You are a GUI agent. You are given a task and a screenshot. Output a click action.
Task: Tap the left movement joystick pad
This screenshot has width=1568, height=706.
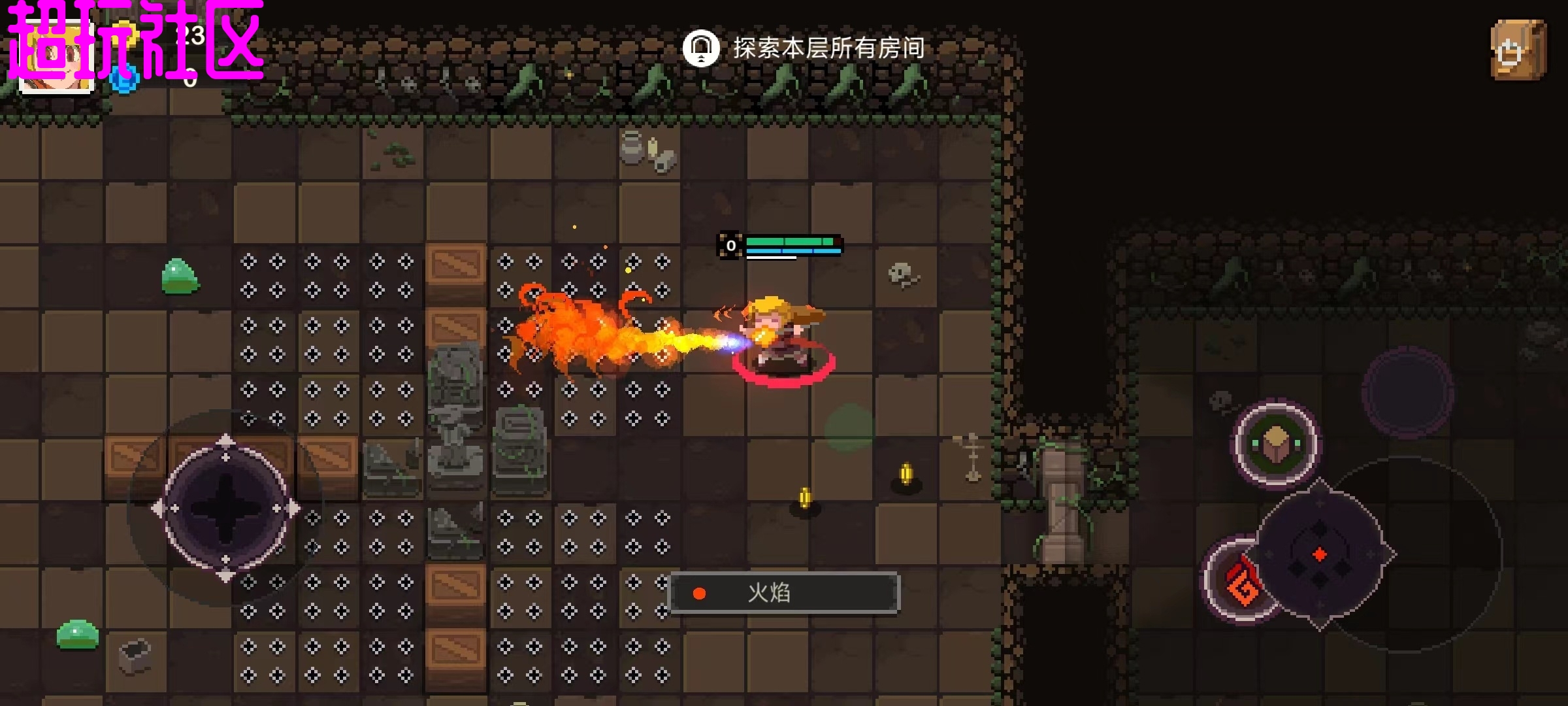tap(225, 508)
